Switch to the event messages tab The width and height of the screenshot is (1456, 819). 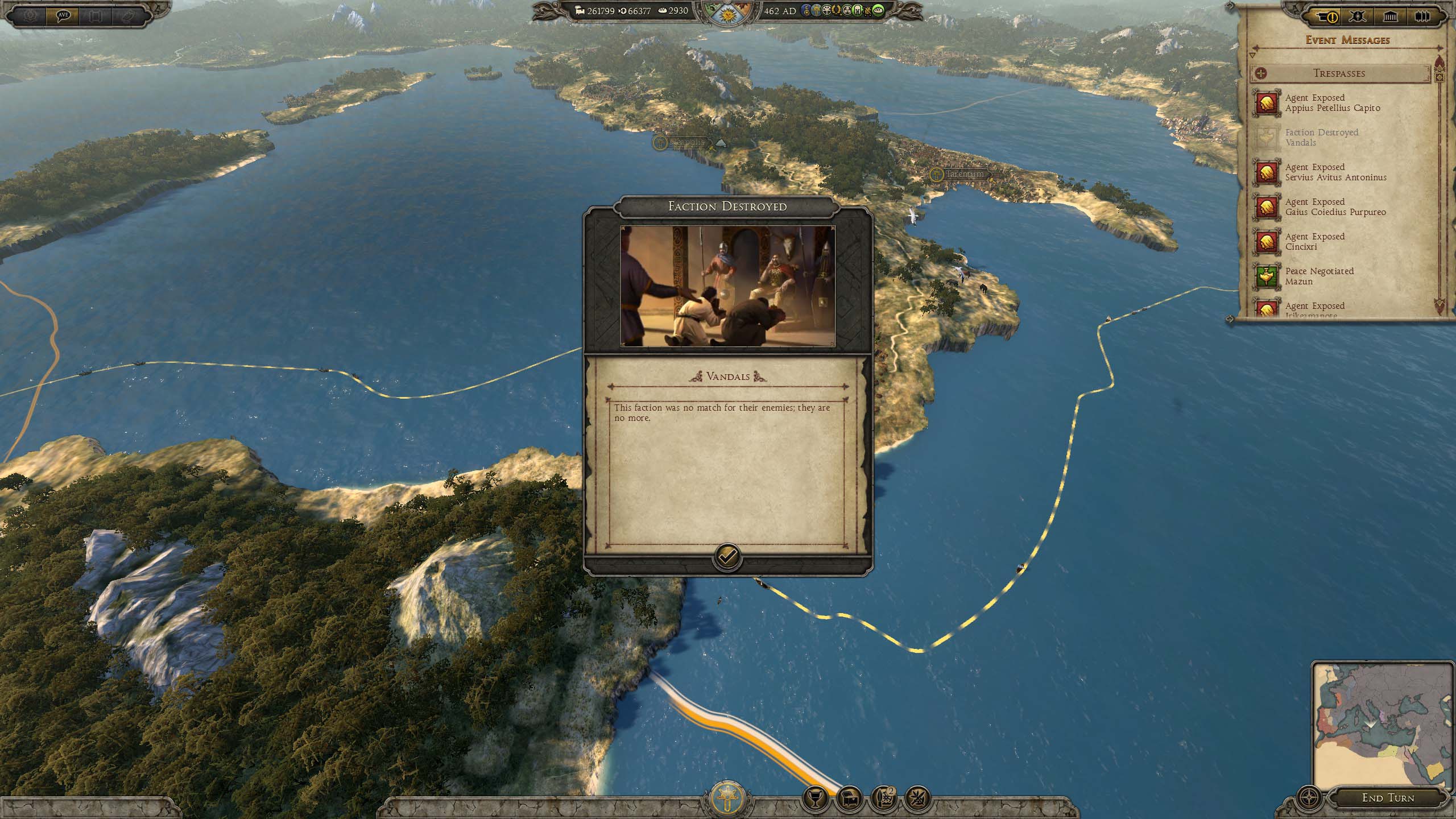pyautogui.click(x=1325, y=16)
